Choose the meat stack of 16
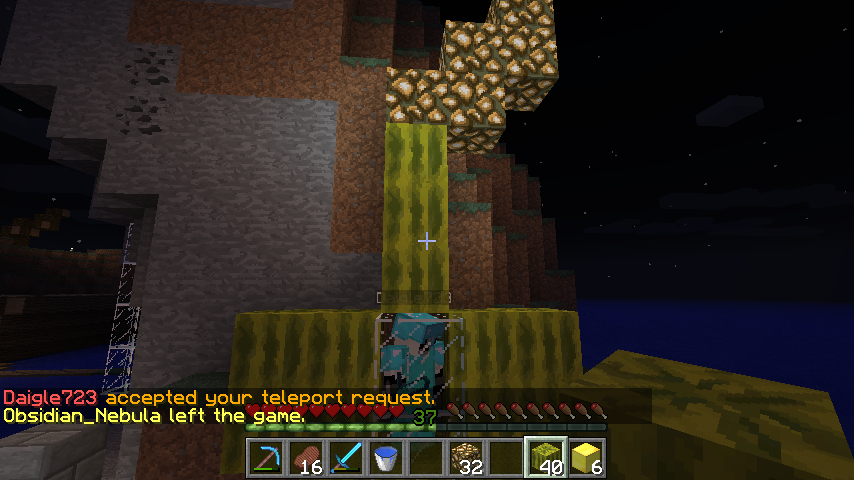The width and height of the screenshot is (854, 480). click(x=307, y=458)
